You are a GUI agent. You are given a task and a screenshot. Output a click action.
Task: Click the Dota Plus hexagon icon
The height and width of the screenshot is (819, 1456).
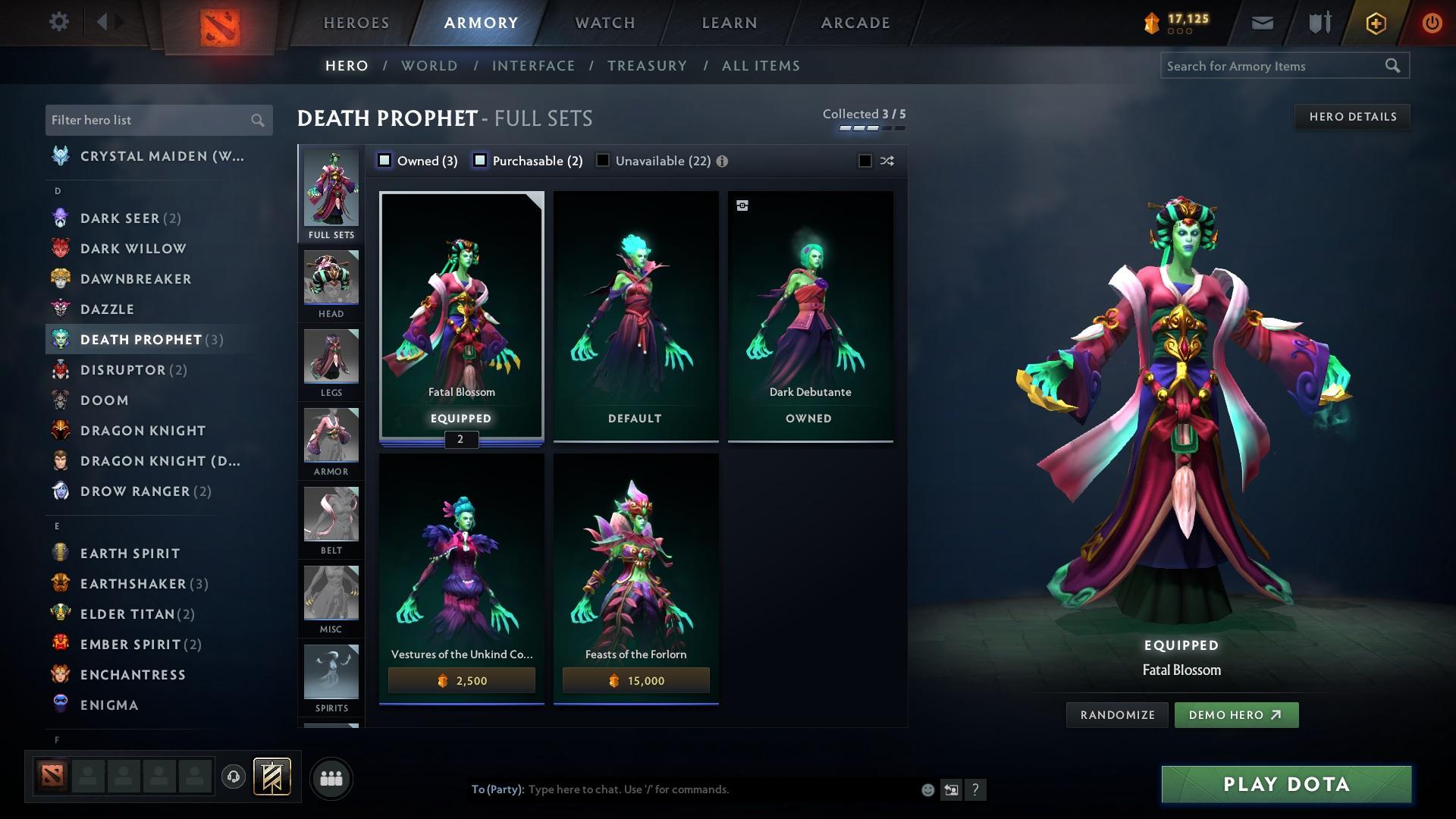tap(1375, 22)
